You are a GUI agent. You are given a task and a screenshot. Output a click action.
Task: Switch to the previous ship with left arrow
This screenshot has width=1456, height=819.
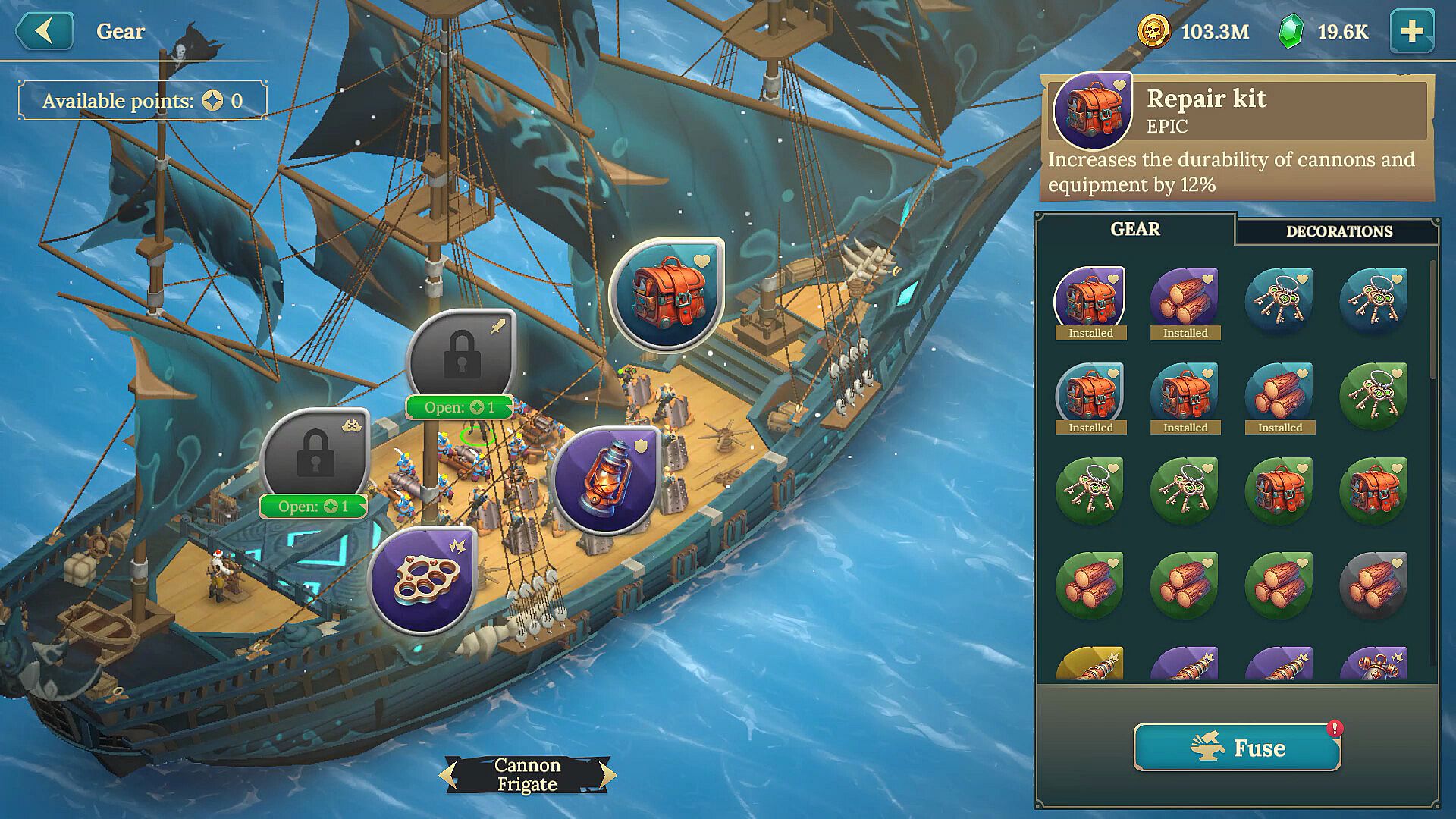click(448, 774)
